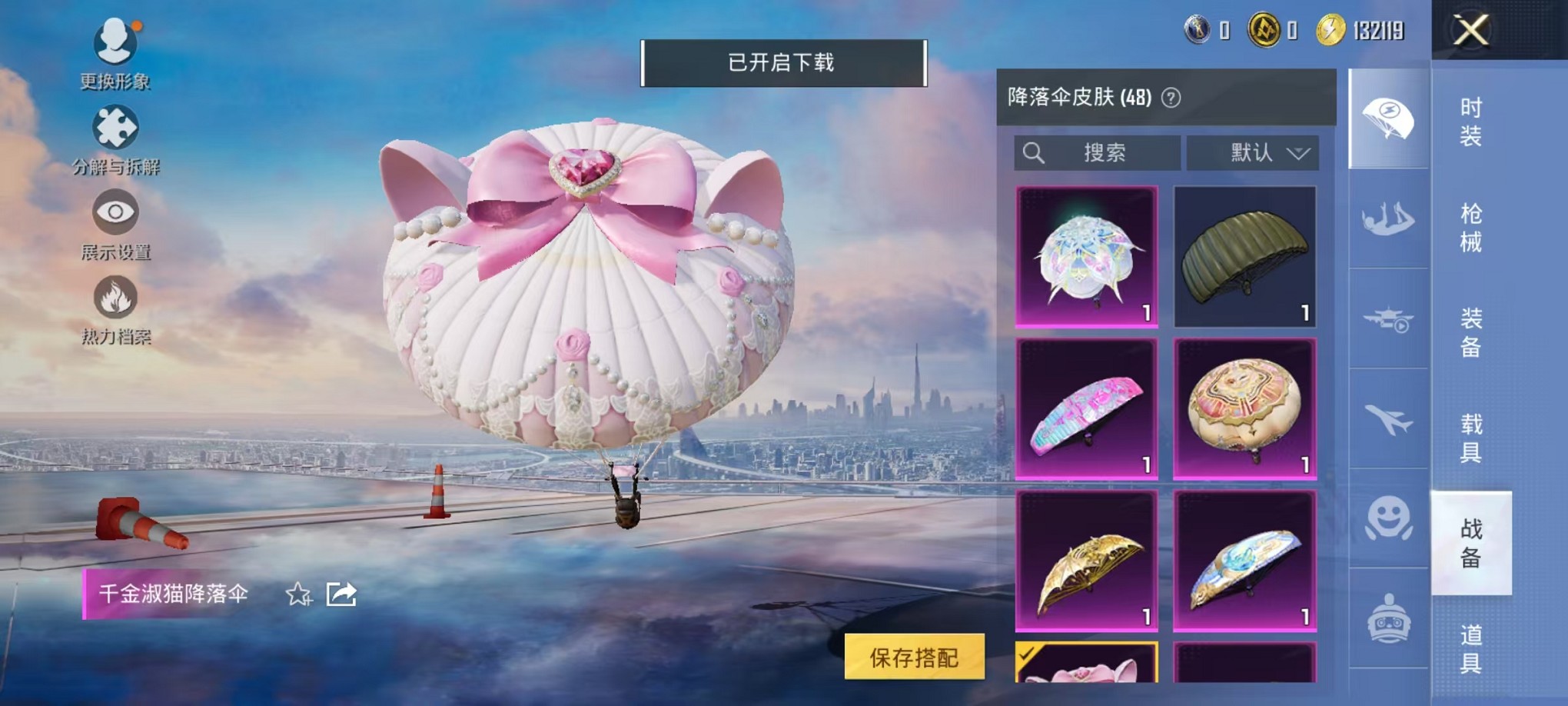1568x706 pixels.
Task: Open the 默认 sorting dropdown
Action: click(x=1253, y=153)
